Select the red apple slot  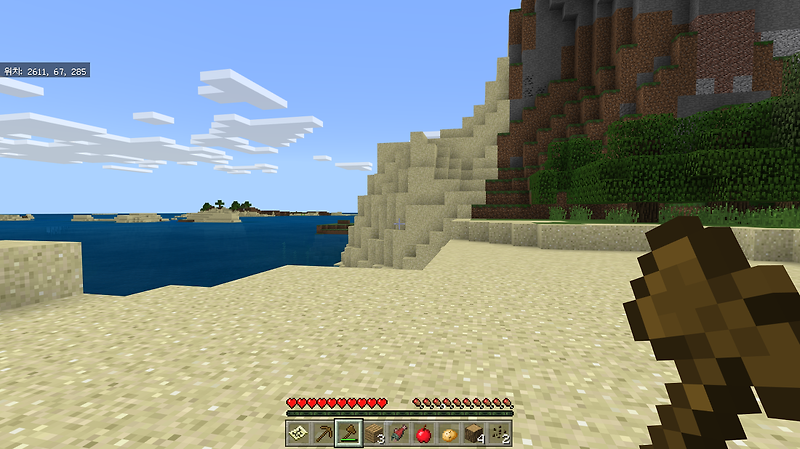424,434
